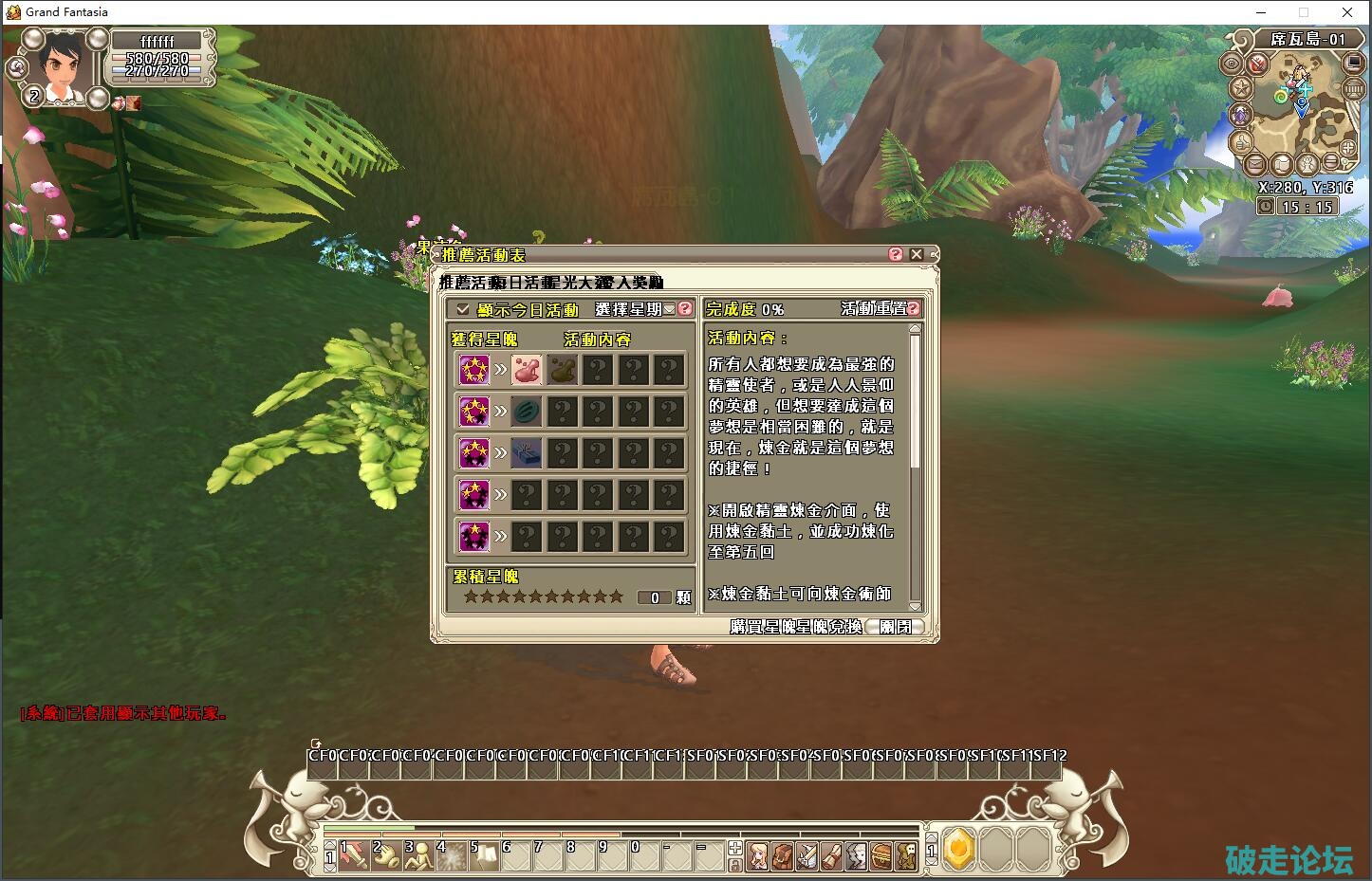1372x881 pixels.
Task: Activate the sword skill in hotbar slot 1
Action: pos(354,855)
